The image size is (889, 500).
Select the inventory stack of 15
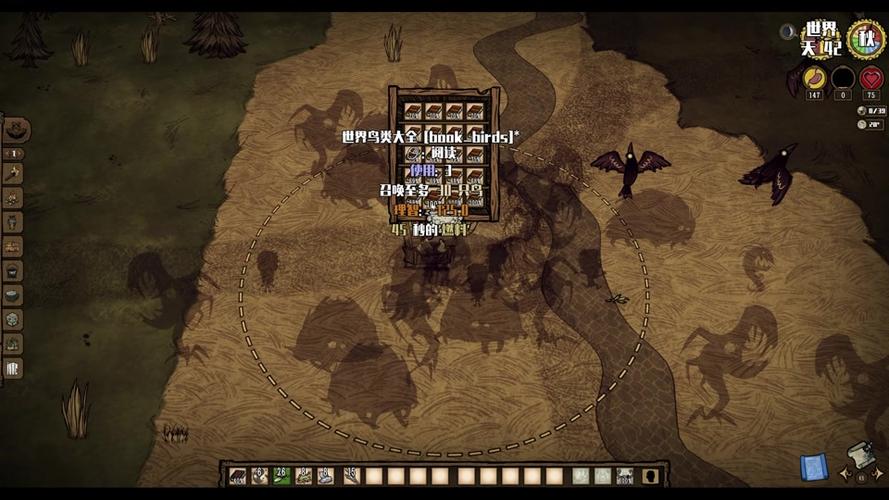click(352, 476)
